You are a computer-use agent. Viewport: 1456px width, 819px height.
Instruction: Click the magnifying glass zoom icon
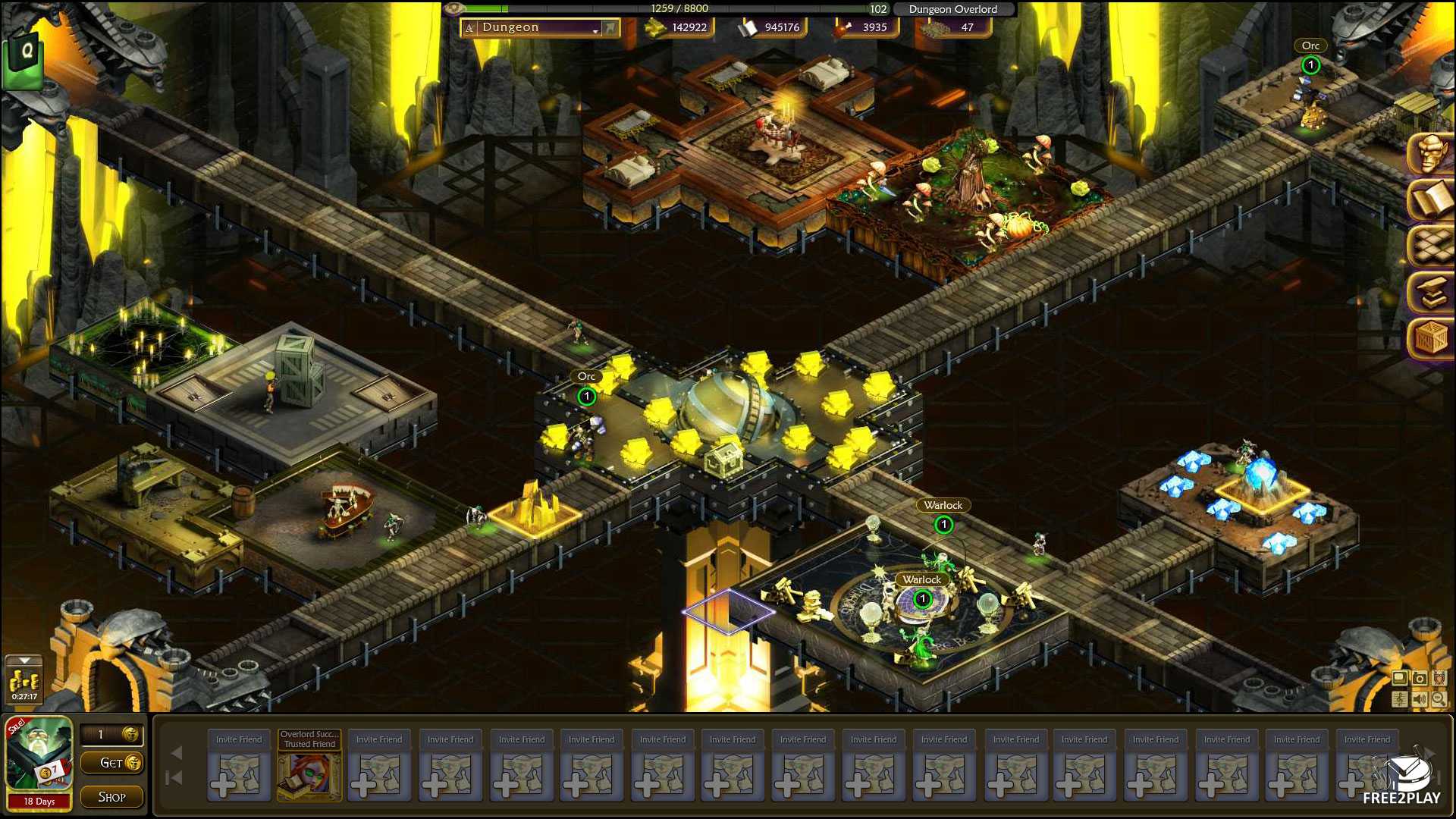click(x=1439, y=699)
